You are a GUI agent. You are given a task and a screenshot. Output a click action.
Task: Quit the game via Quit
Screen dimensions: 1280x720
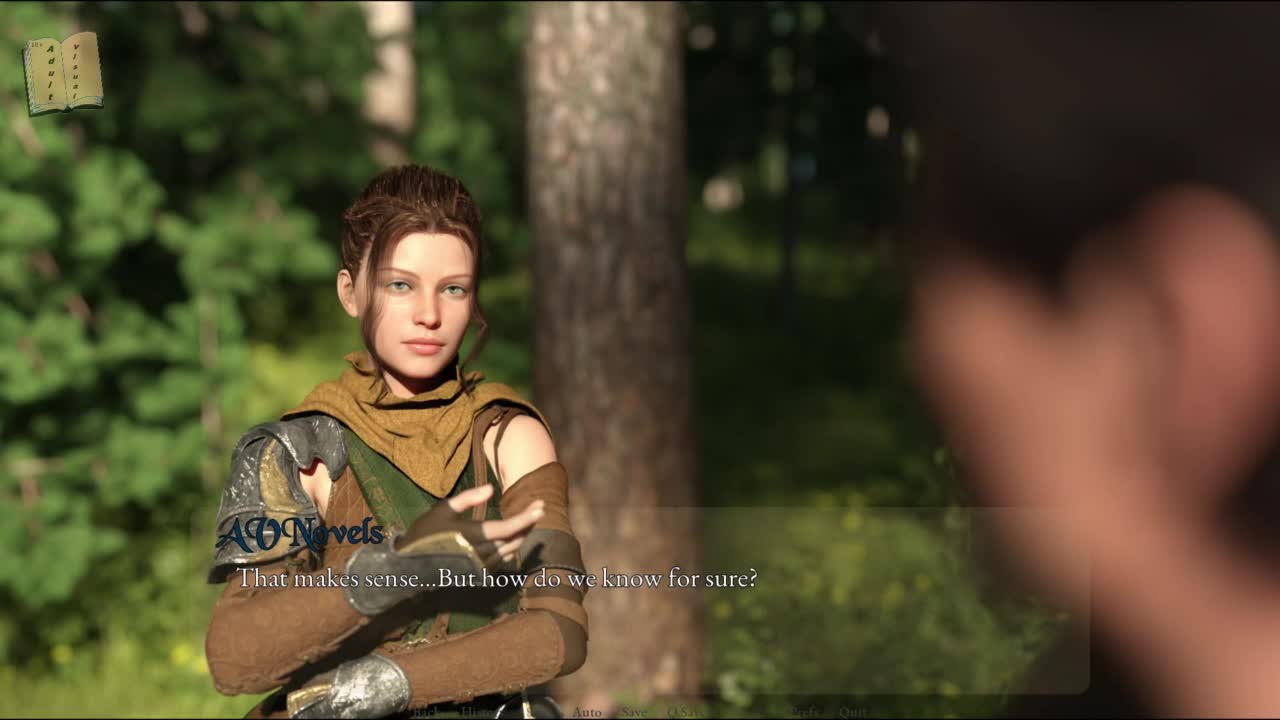(x=853, y=712)
